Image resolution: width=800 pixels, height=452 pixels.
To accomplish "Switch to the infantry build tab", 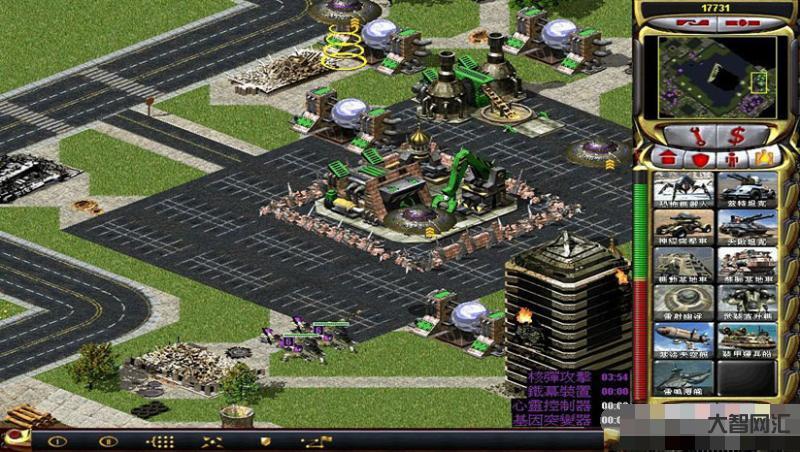I will click(732, 158).
